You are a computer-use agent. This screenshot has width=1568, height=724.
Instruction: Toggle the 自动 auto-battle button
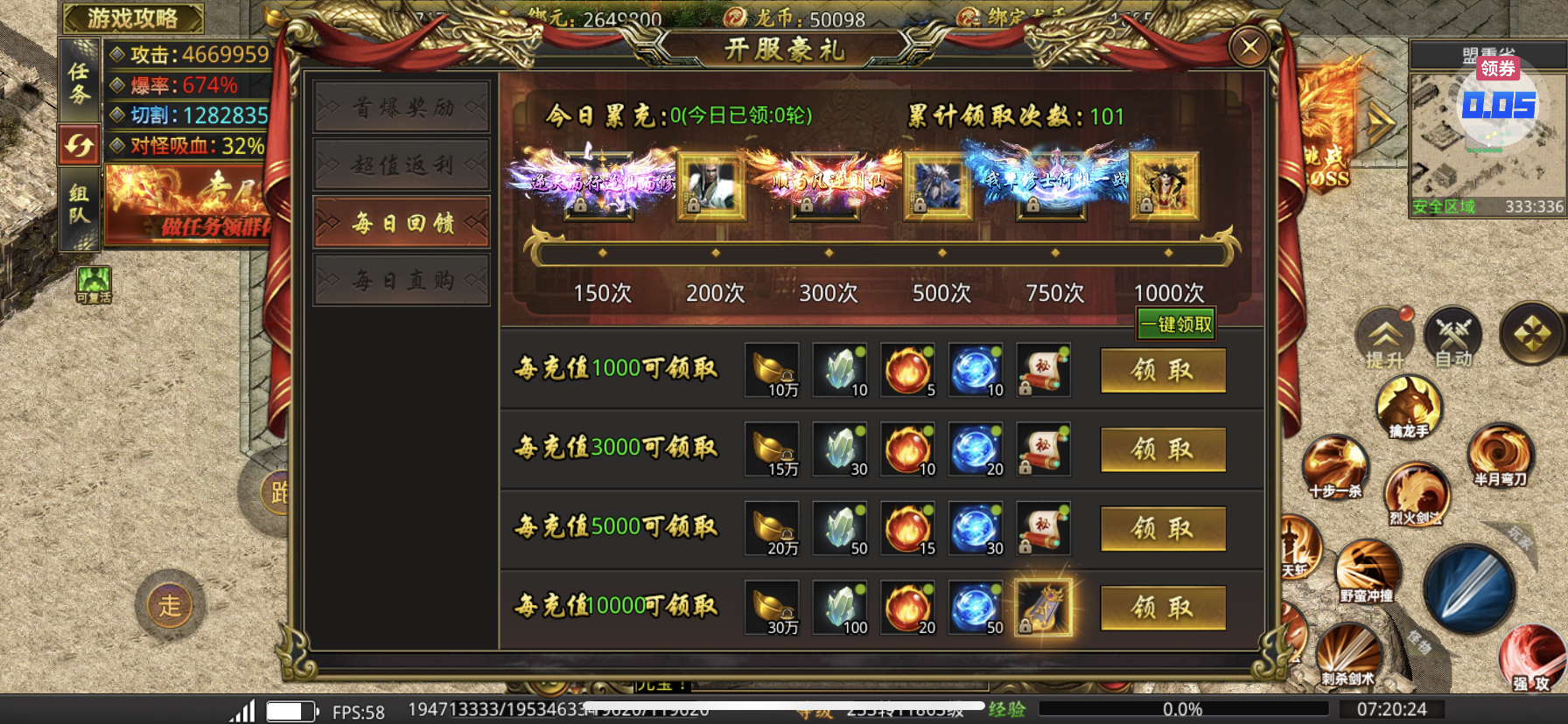click(x=1452, y=337)
